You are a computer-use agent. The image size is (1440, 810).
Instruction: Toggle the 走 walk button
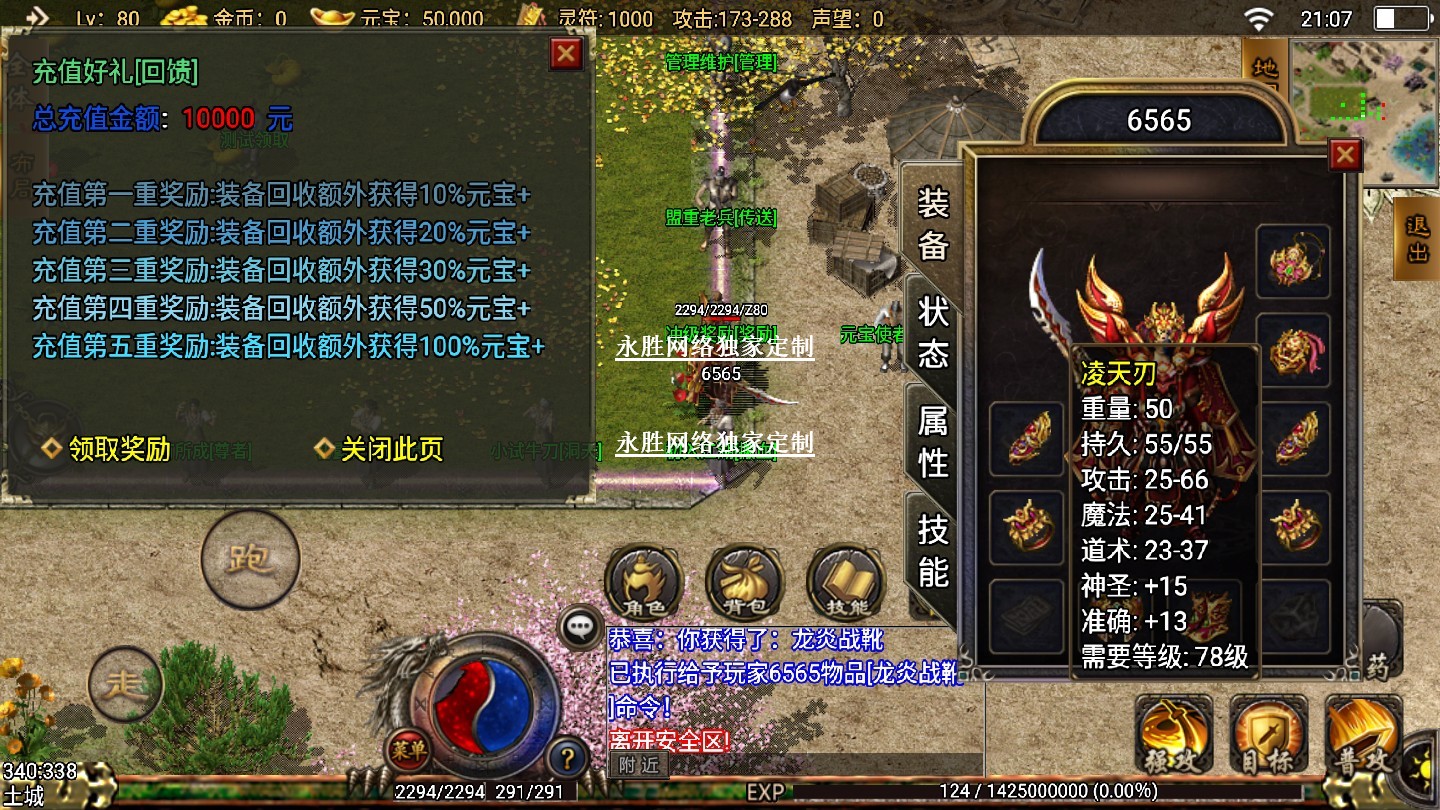[125, 685]
